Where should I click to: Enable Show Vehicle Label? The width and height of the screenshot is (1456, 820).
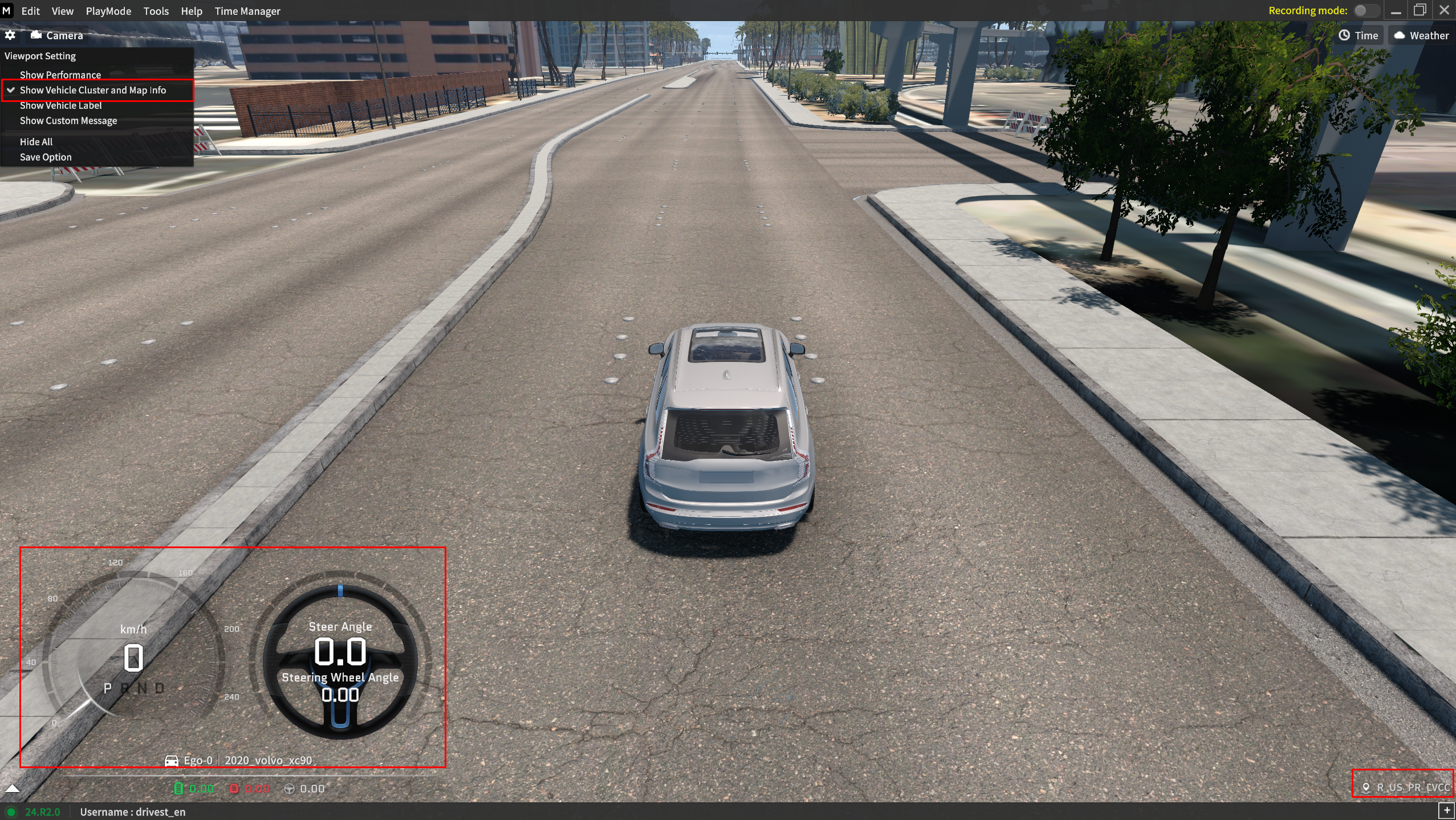click(61, 105)
